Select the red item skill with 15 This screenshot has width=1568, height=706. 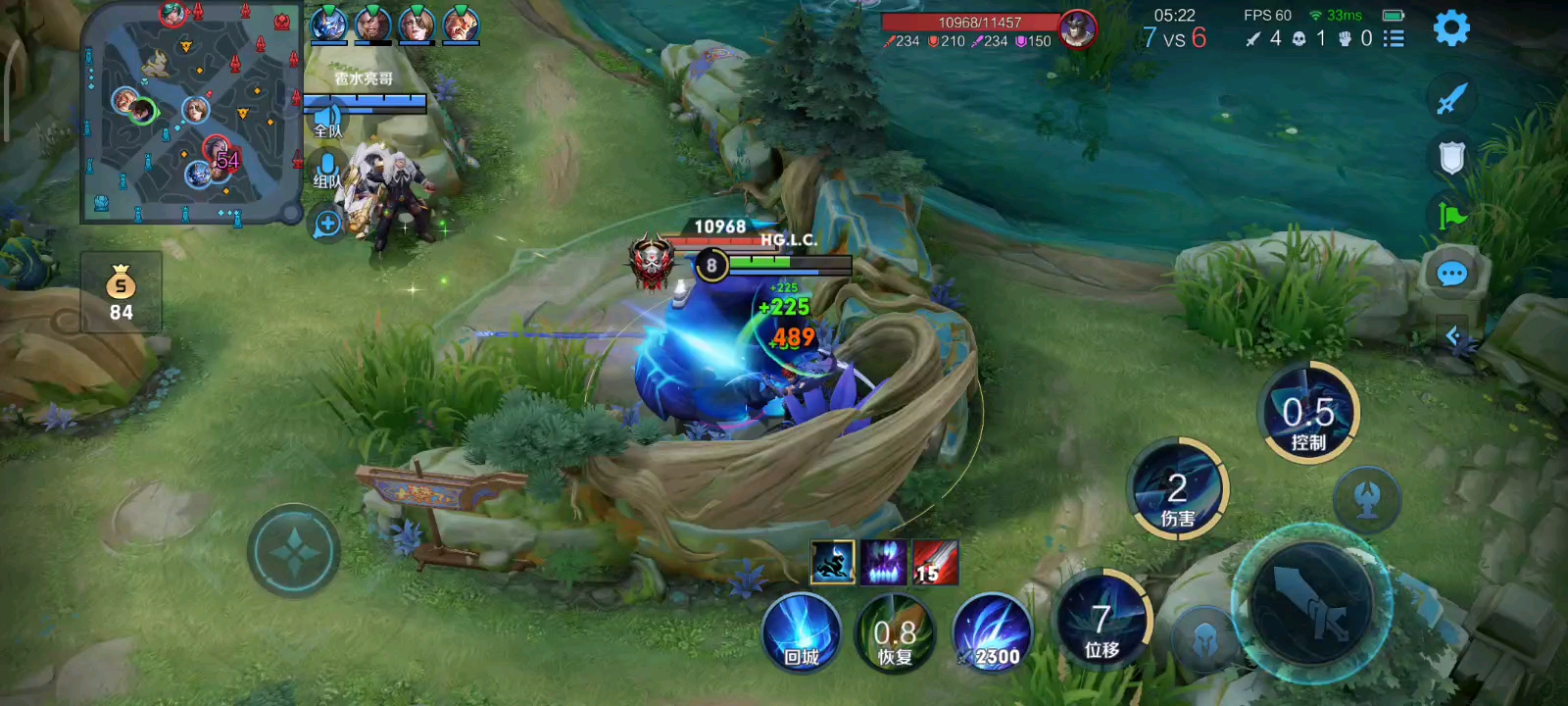(935, 563)
